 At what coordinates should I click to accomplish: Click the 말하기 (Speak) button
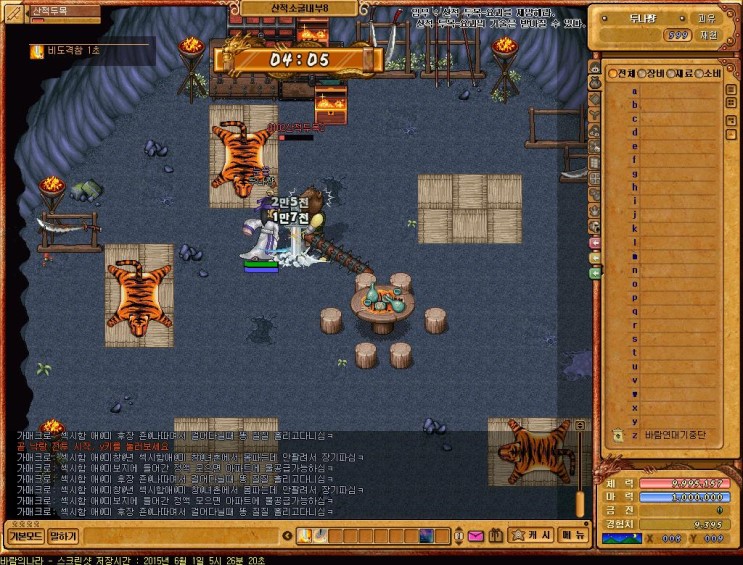(x=63, y=536)
